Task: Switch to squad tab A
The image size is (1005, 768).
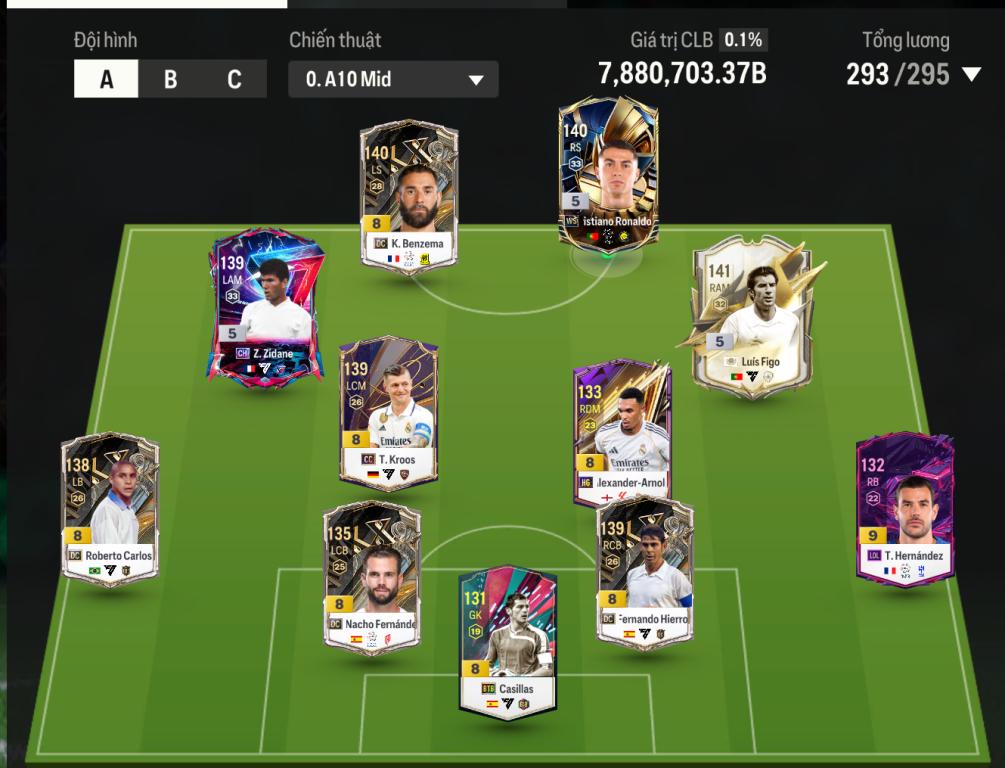Action: click(106, 79)
